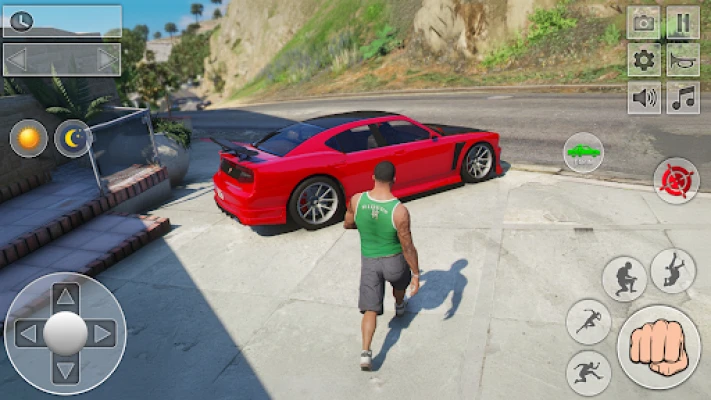The height and width of the screenshot is (400, 711).
Task: Tap the sprinting figure button
Action: (x=588, y=322)
